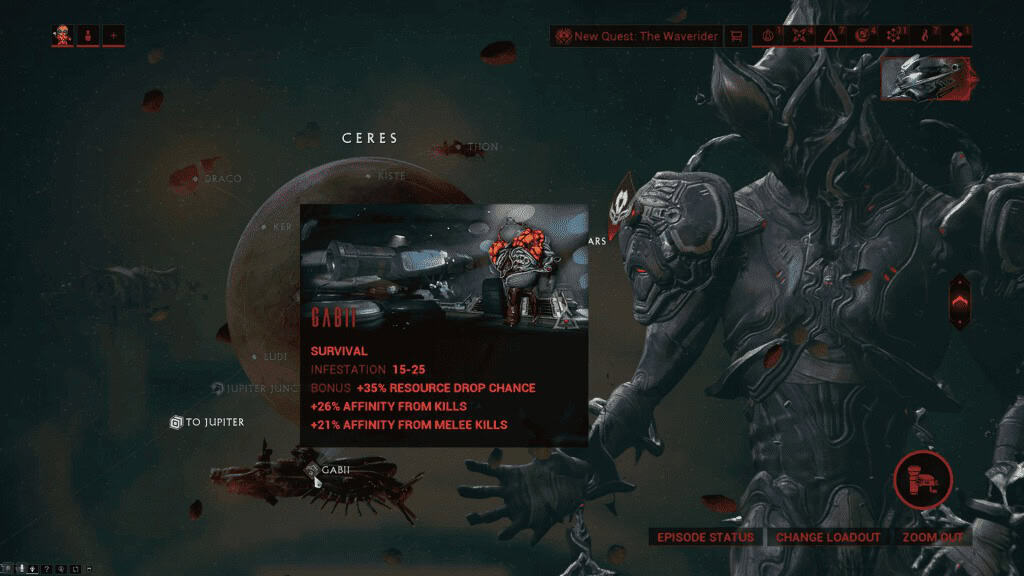This screenshot has height=576, width=1024.
Task: Select the Draco mission node
Action: pos(196,179)
